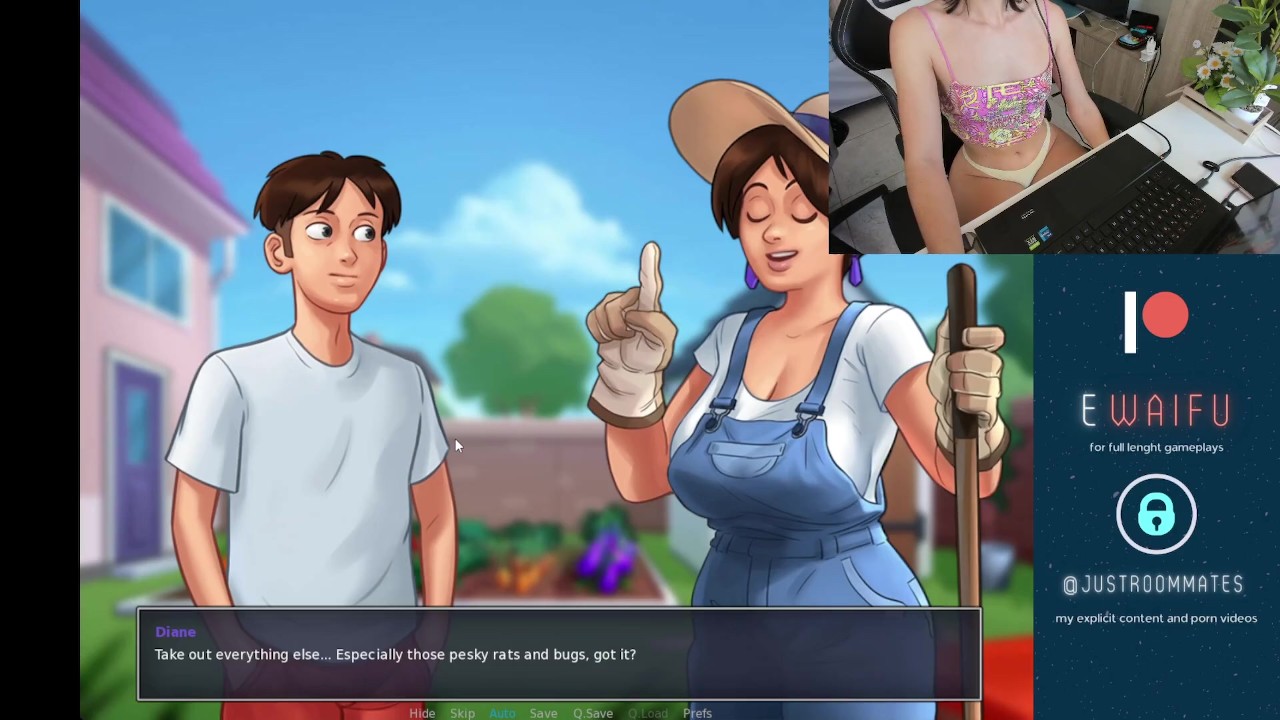The image size is (1280, 720).
Task: Click Diane's name label in the textbox
Action: tap(175, 631)
